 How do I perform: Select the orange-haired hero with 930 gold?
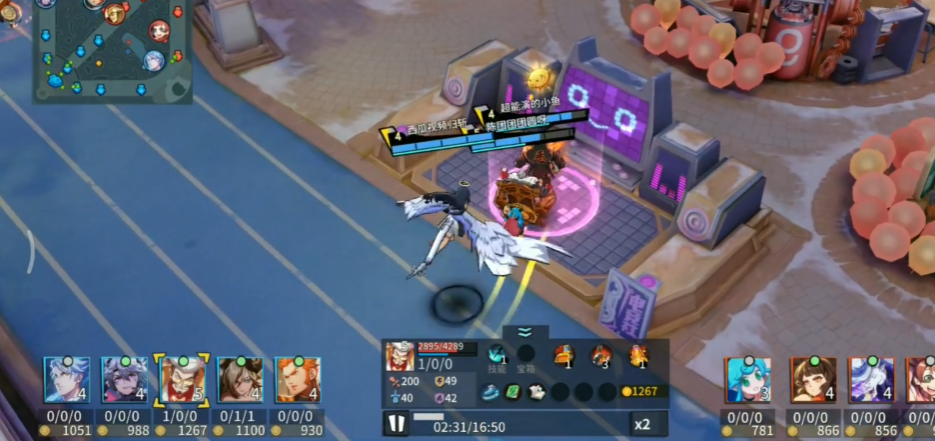(x=297, y=380)
